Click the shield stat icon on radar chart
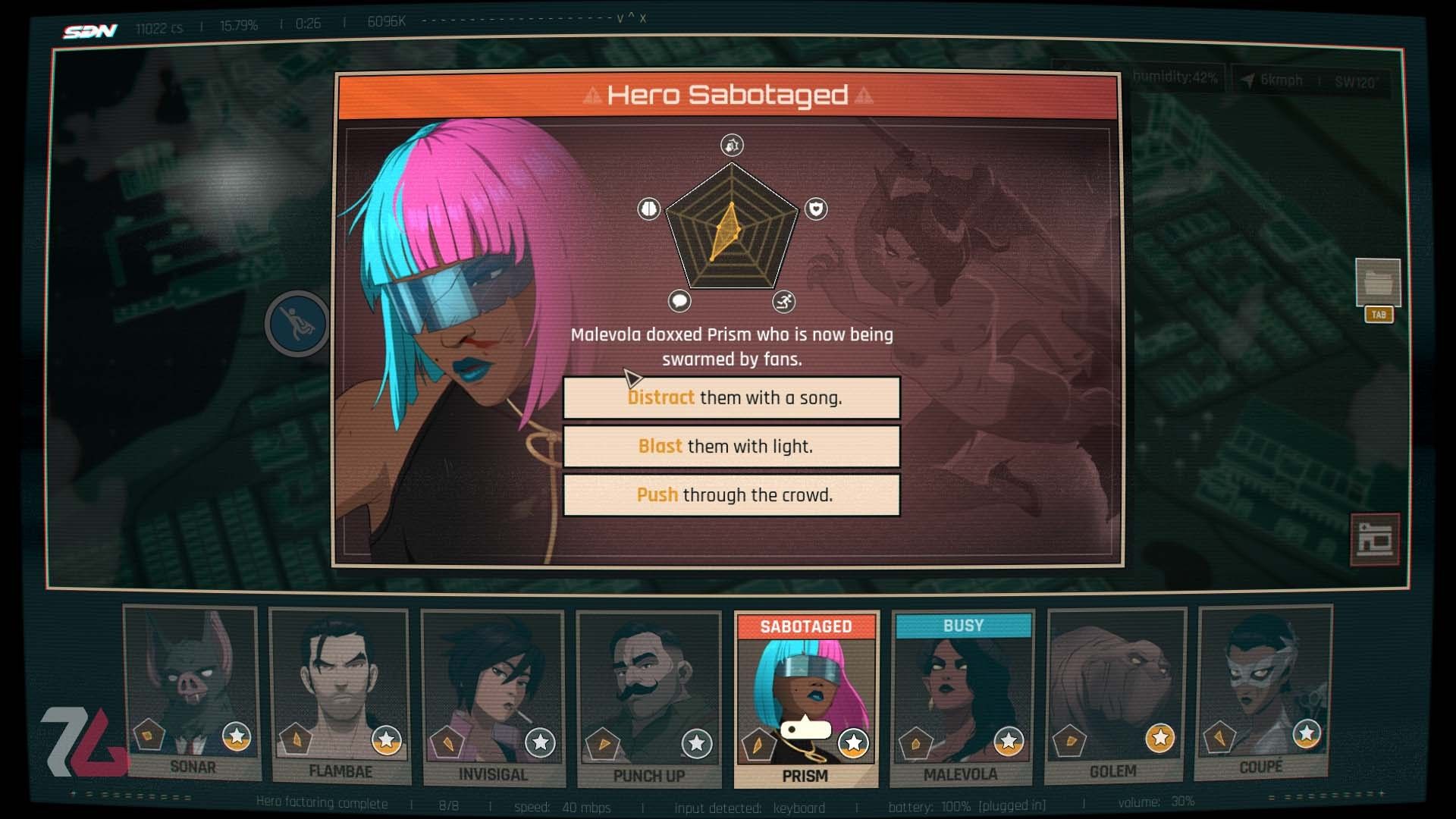 pyautogui.click(x=816, y=209)
